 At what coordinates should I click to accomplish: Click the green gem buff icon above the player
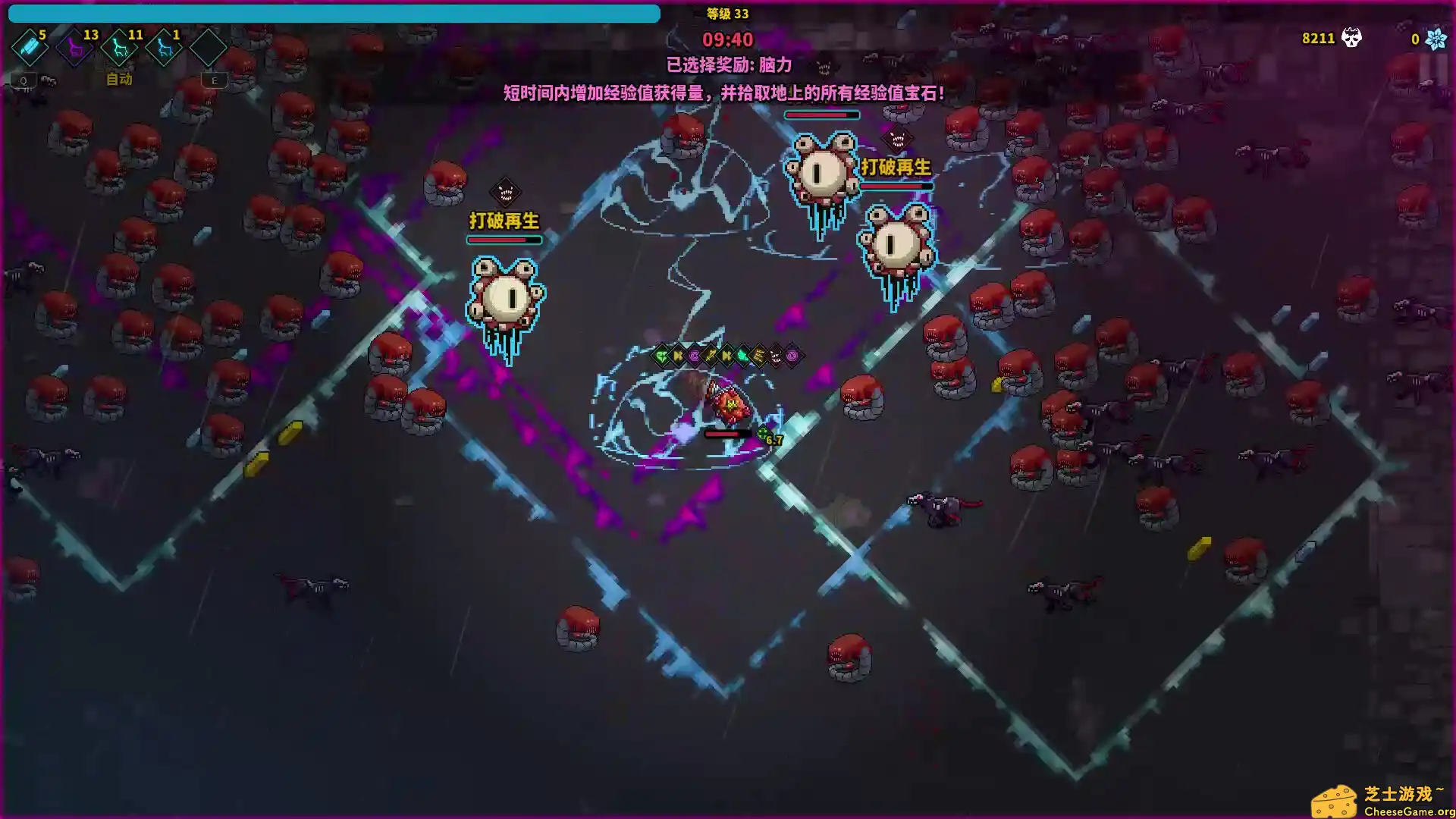pyautogui.click(x=662, y=356)
